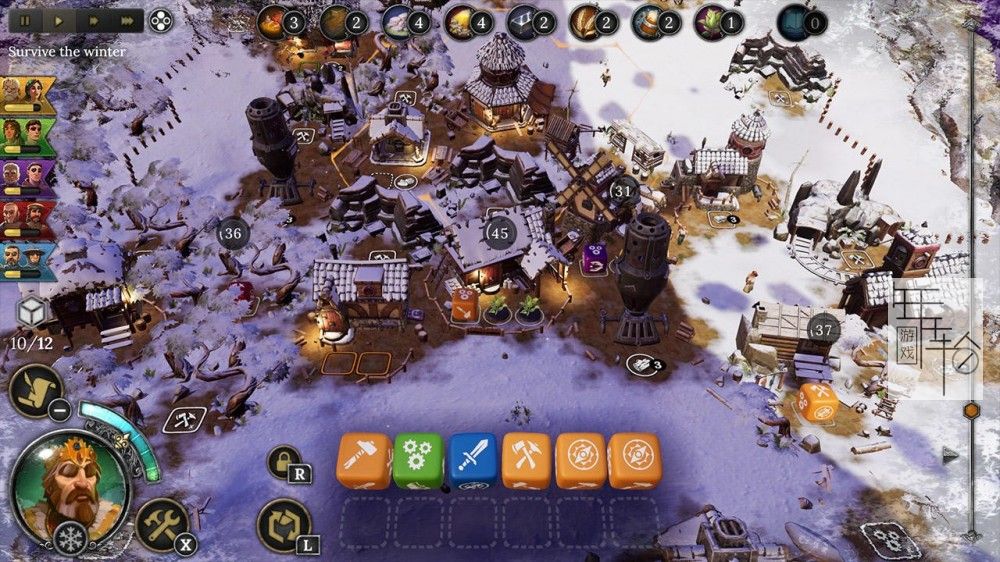The width and height of the screenshot is (1000, 562).
Task: Pick the orange hammer die in tray
Action: (x=364, y=460)
